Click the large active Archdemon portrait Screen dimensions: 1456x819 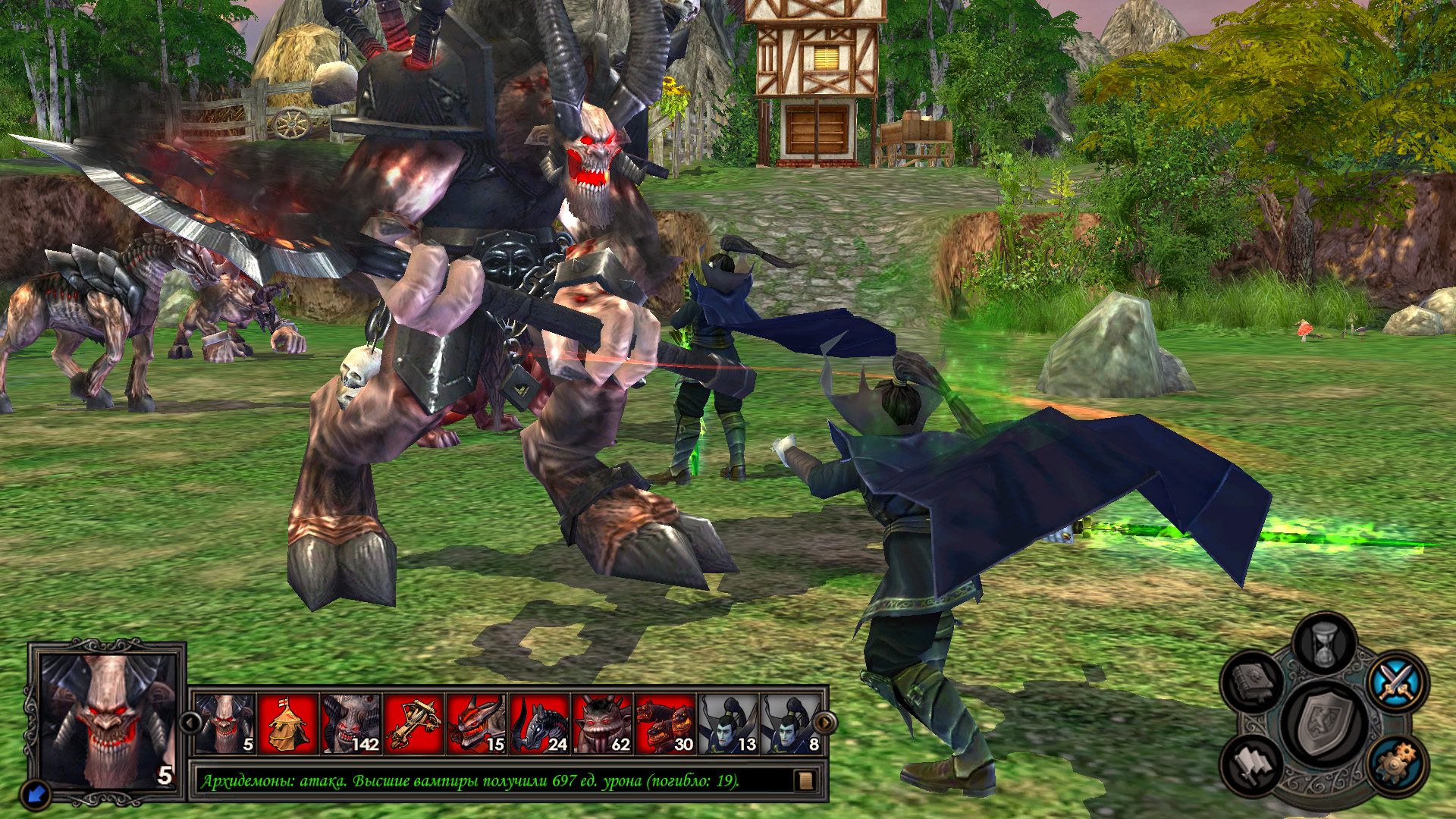107,721
